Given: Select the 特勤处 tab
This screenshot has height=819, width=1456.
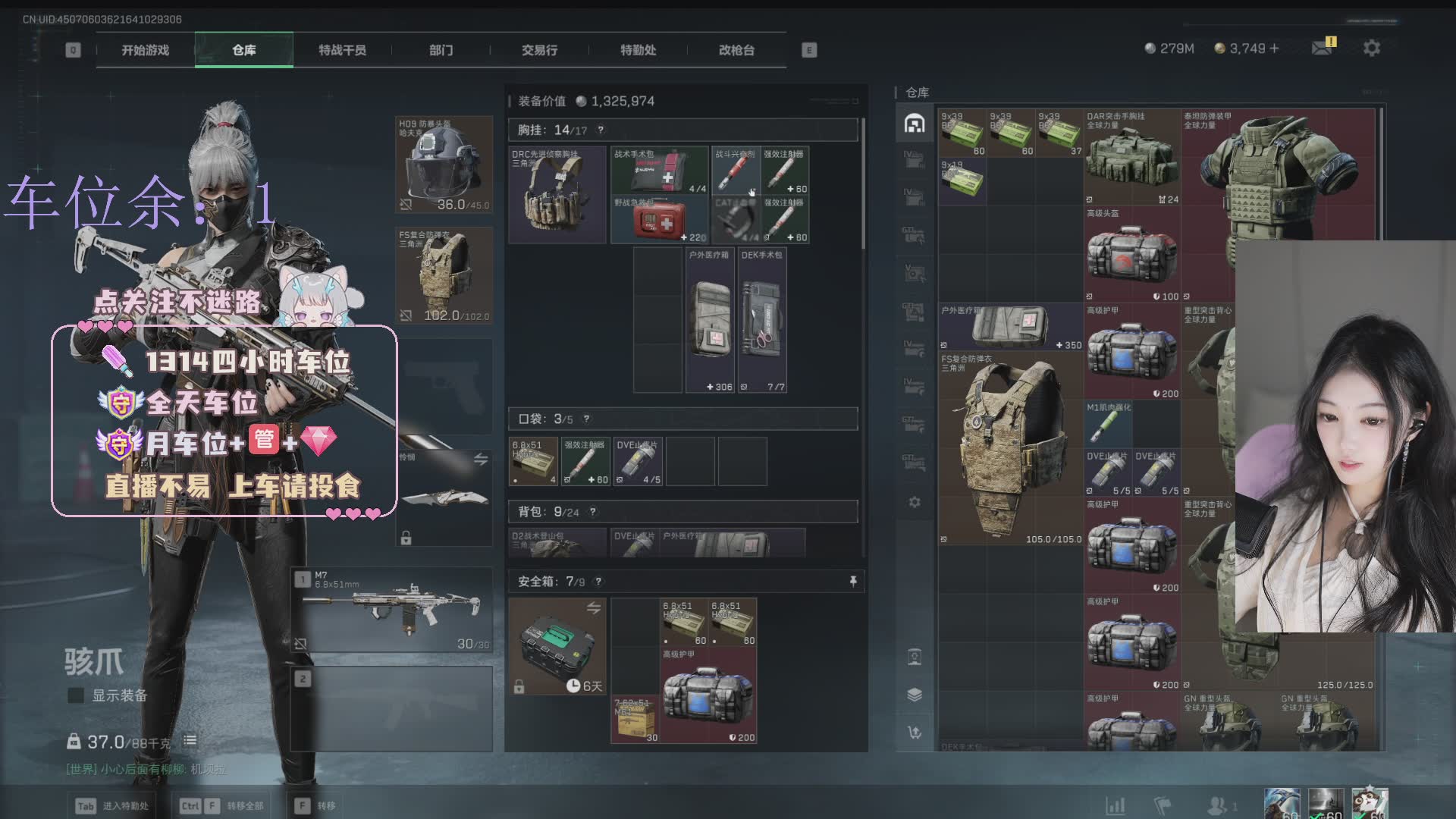Looking at the screenshot, I should pos(638,50).
